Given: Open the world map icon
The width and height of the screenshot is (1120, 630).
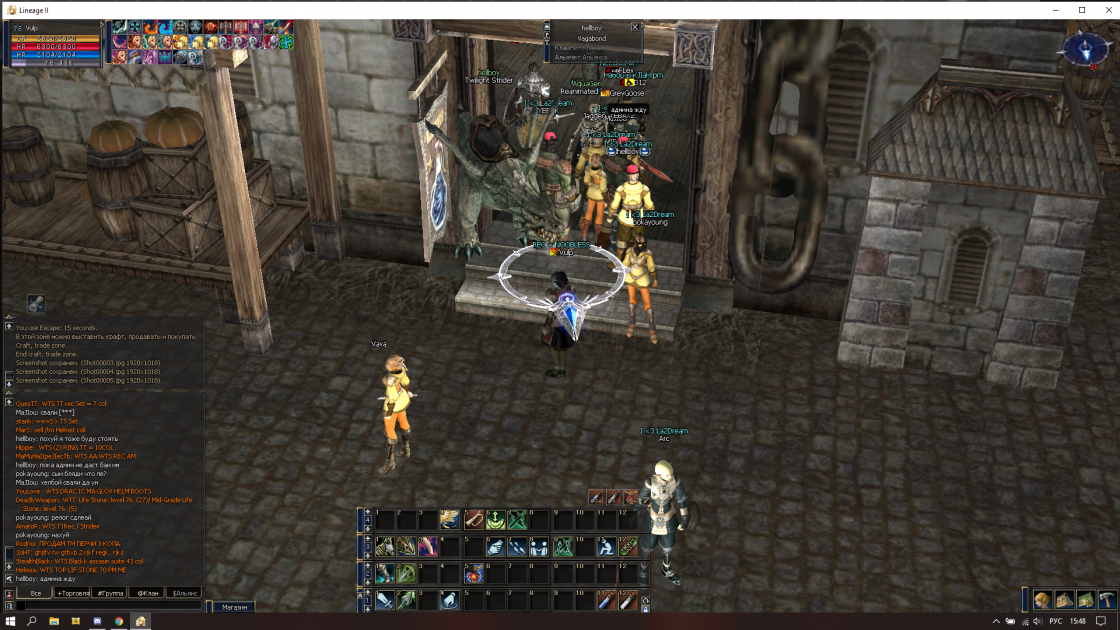Looking at the screenshot, I should pos(1086,599).
